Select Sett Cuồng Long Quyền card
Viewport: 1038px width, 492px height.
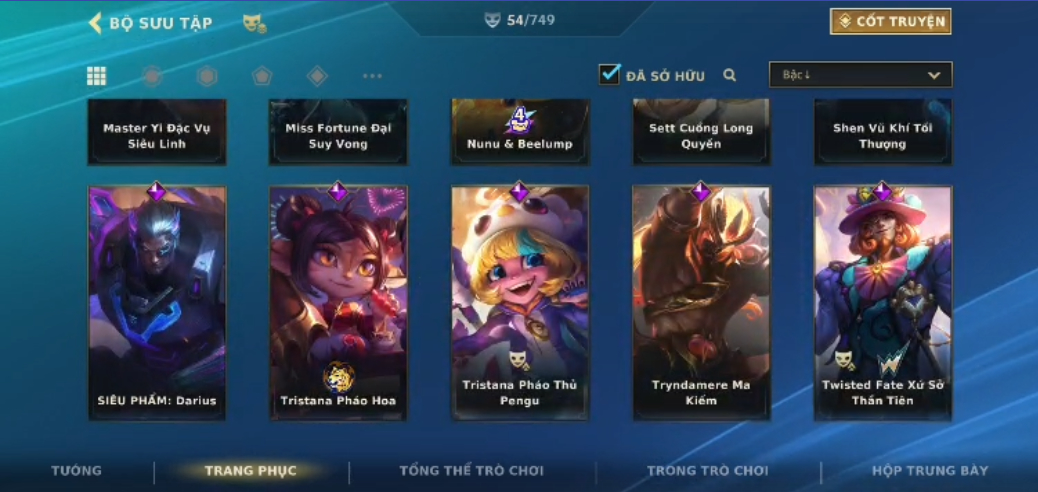pos(701,133)
